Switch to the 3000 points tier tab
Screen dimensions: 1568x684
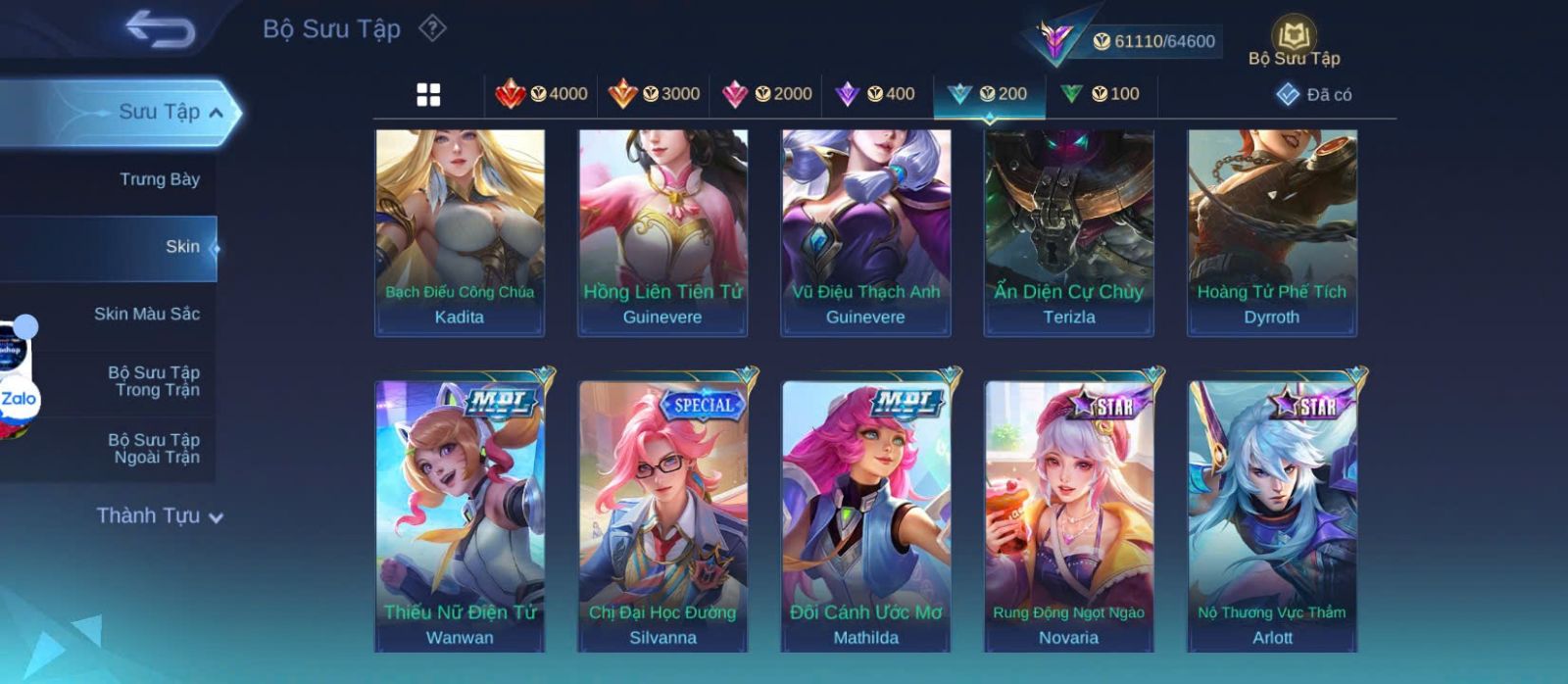pyautogui.click(x=654, y=94)
